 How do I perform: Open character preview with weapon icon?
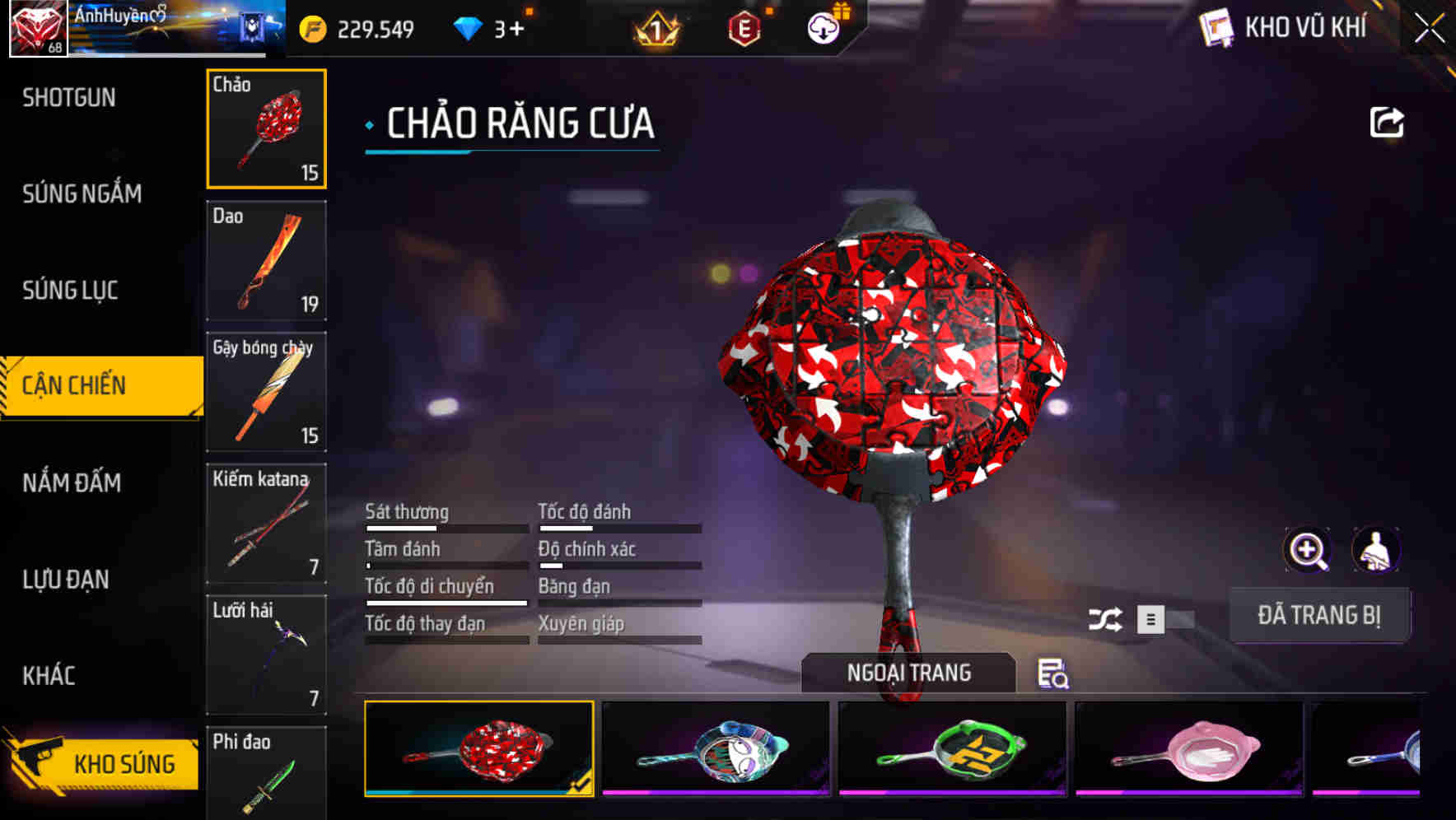click(x=1374, y=550)
